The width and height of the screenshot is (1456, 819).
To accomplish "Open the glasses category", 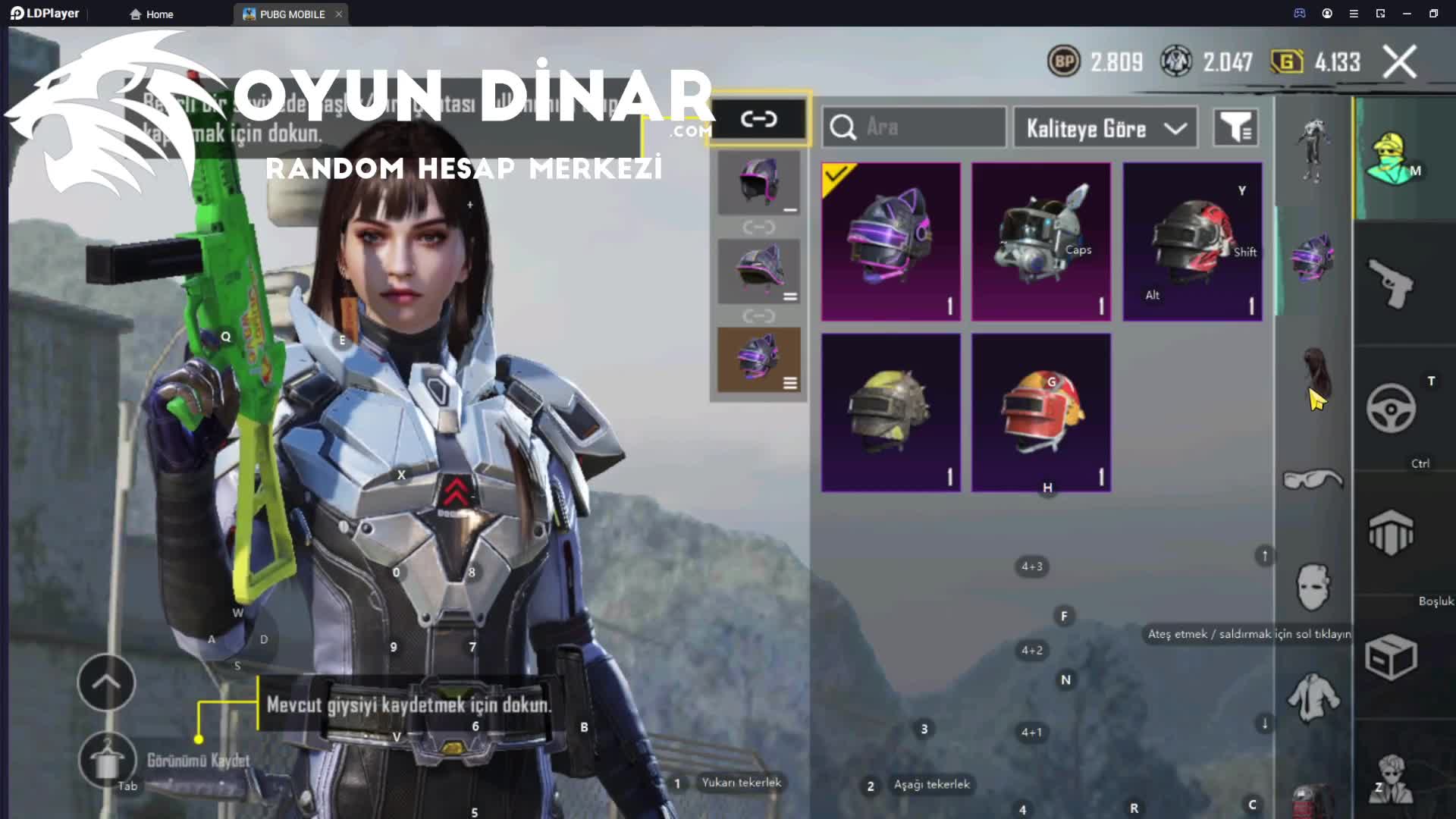I will pyautogui.click(x=1313, y=479).
